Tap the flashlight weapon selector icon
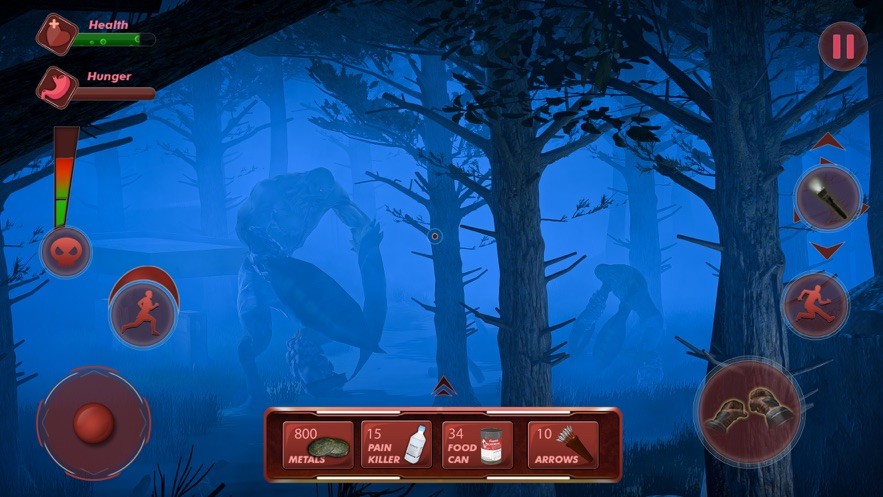Viewport: 883px width, 497px height. 827,198
